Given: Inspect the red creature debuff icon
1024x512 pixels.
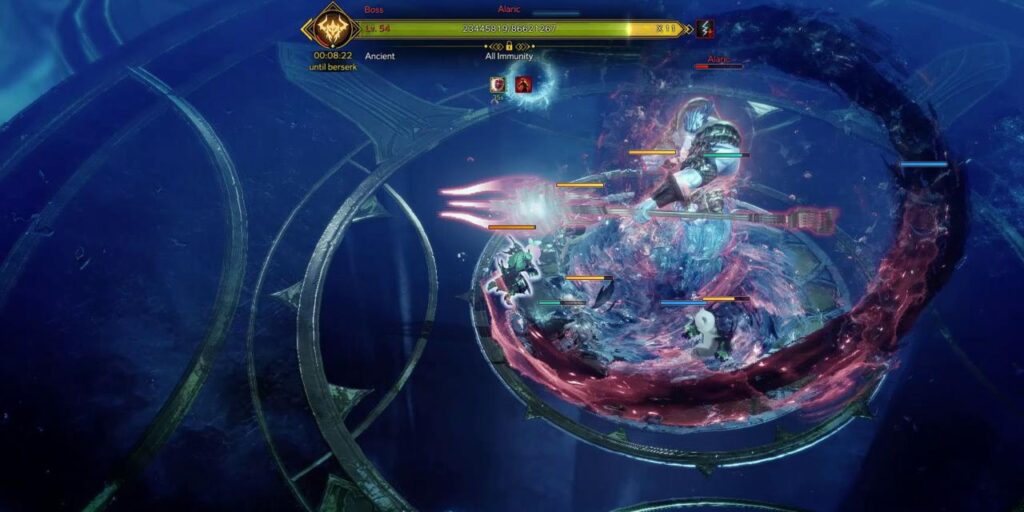Looking at the screenshot, I should pyautogui.click(x=523, y=85).
